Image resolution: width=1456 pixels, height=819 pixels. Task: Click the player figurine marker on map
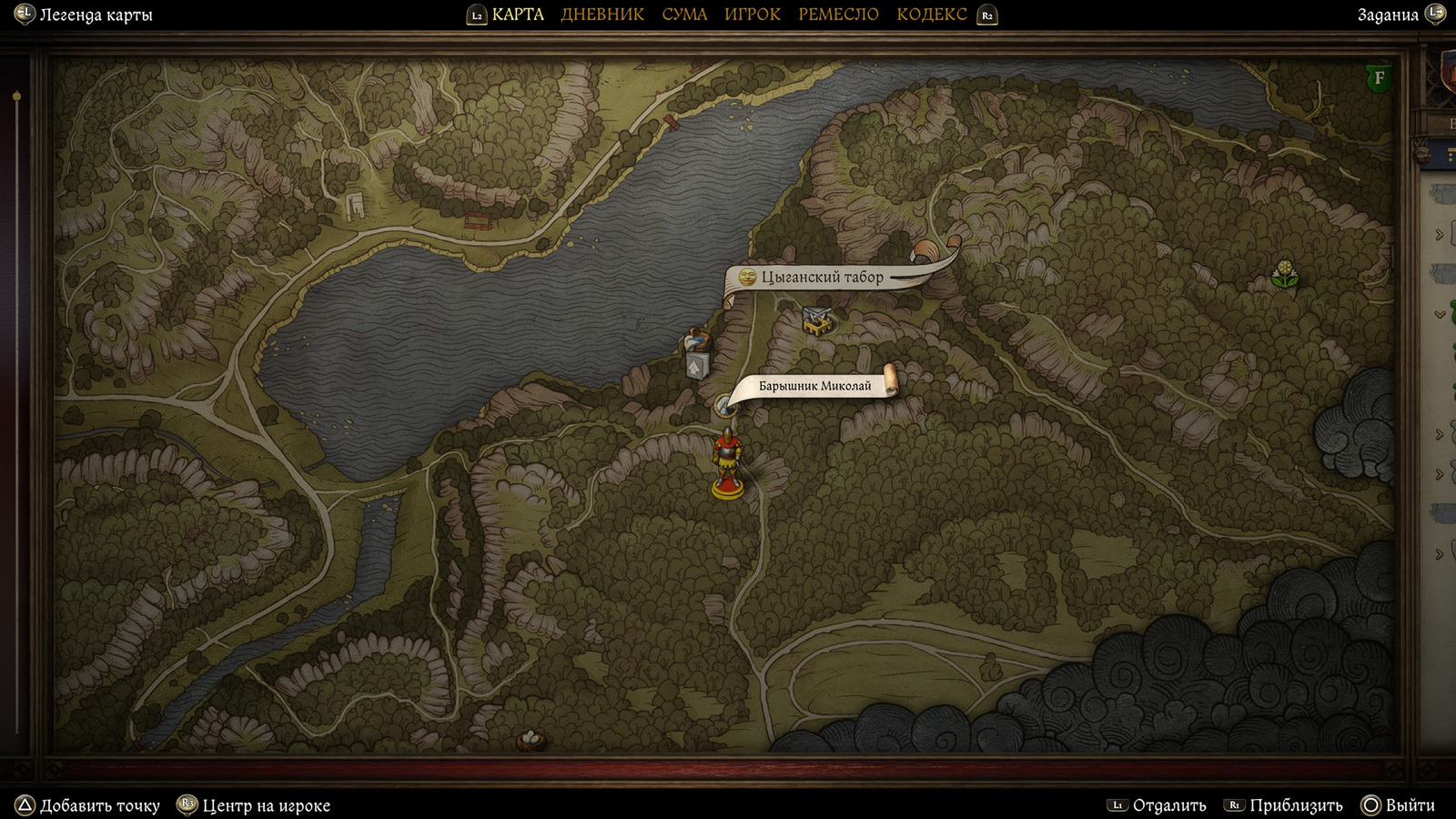coord(727,464)
